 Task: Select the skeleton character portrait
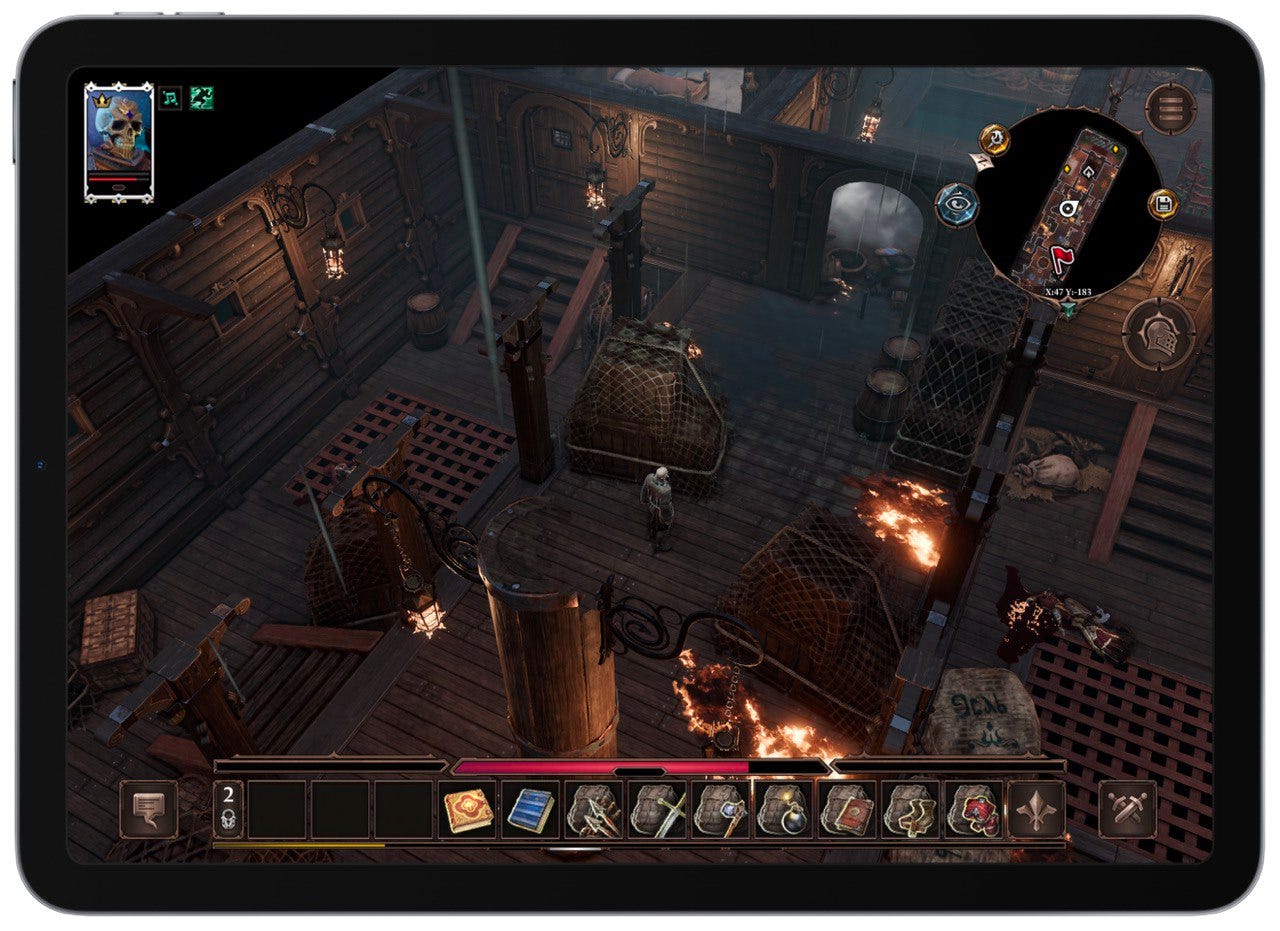(x=119, y=141)
